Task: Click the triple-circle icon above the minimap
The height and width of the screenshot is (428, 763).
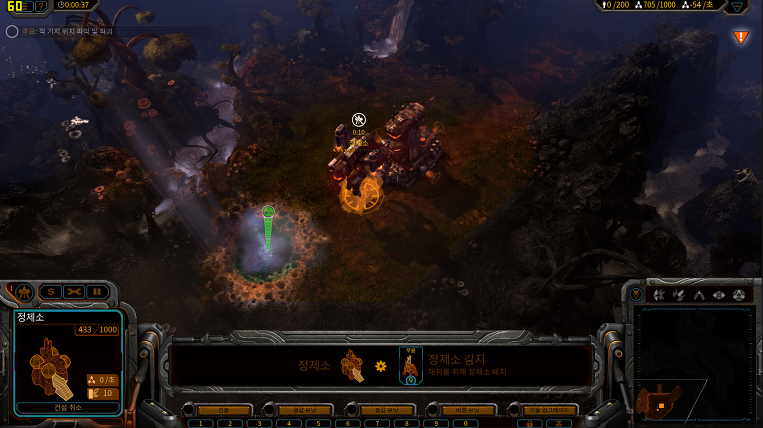Action: [x=739, y=295]
